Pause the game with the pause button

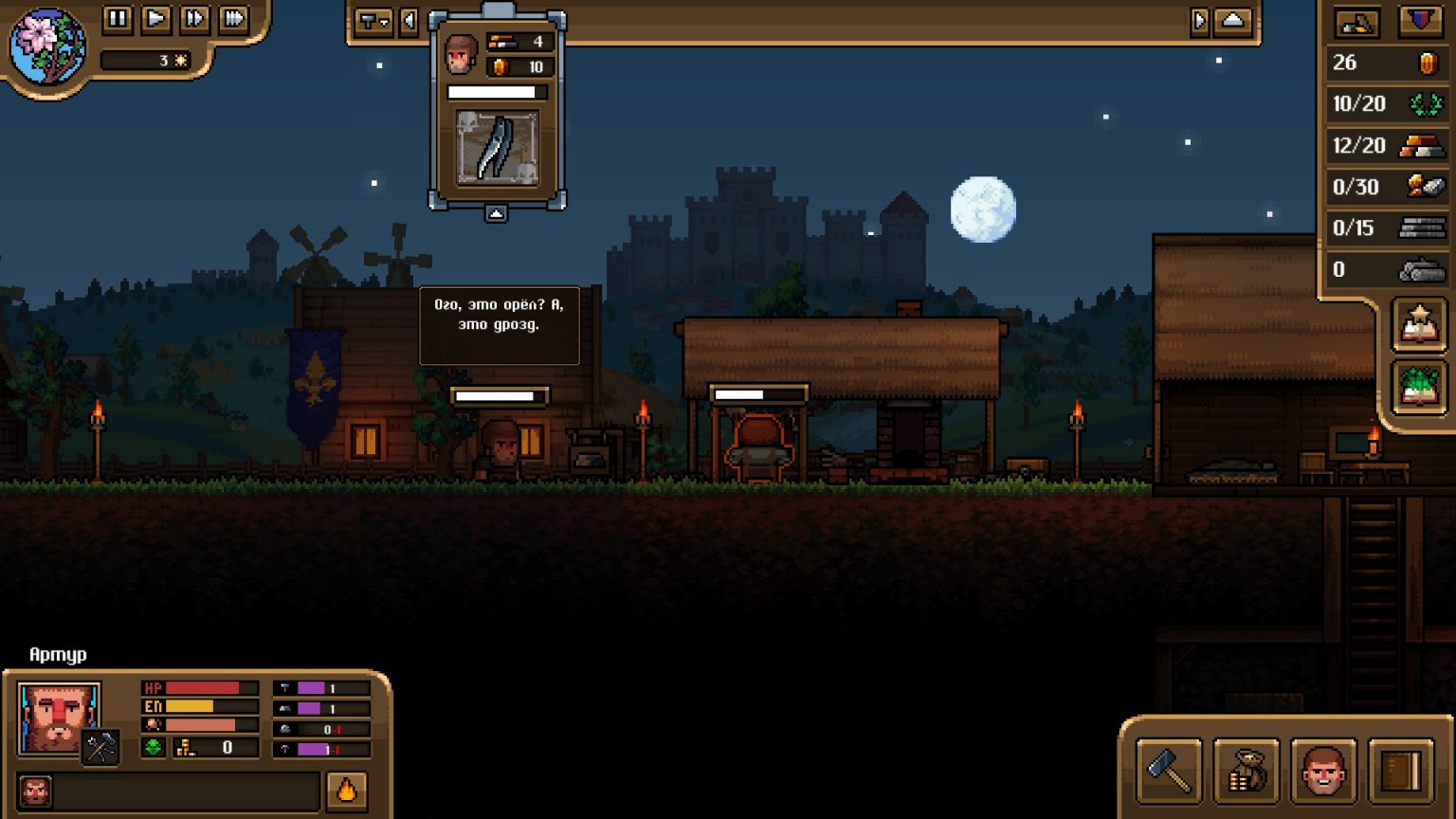click(118, 19)
